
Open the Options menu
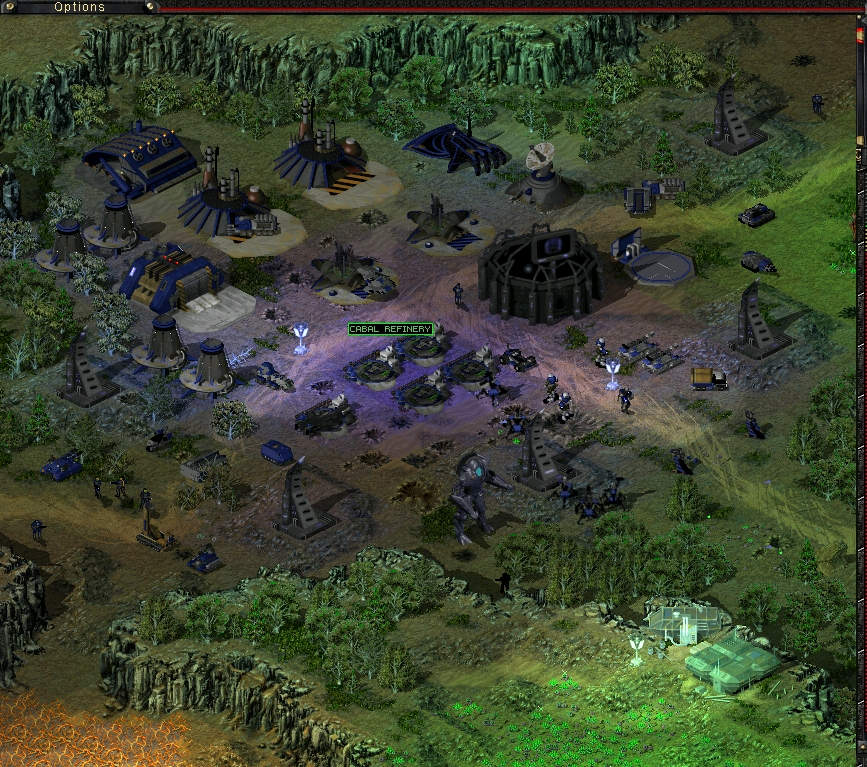(79, 7)
